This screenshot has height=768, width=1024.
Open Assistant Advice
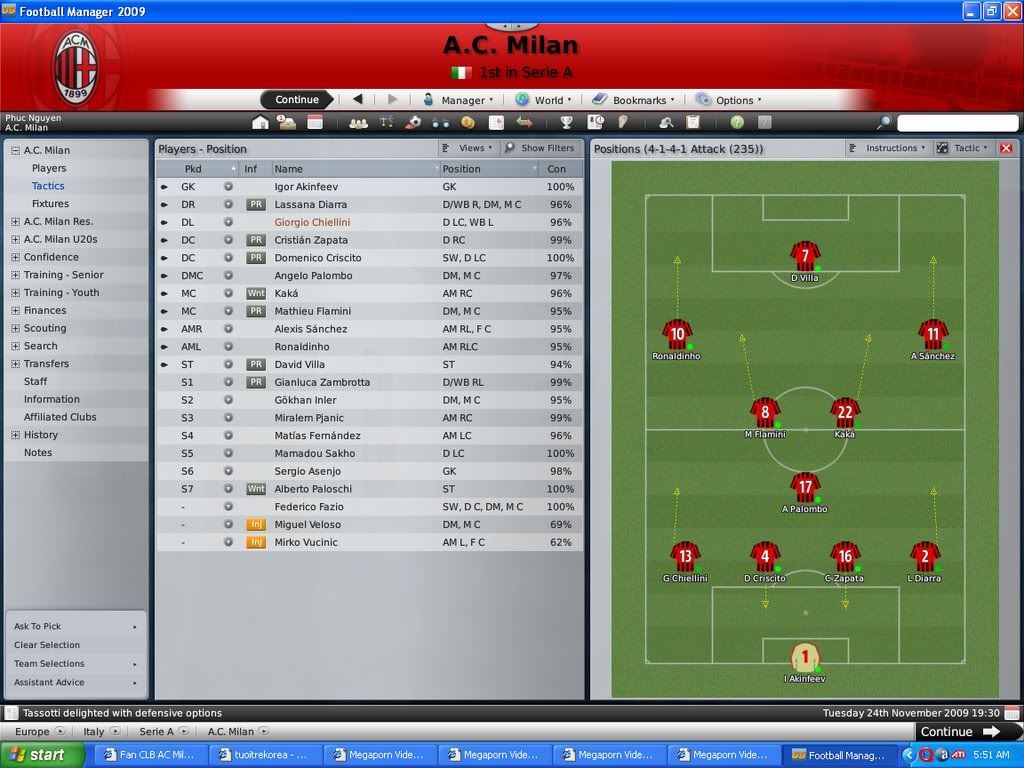click(x=49, y=682)
